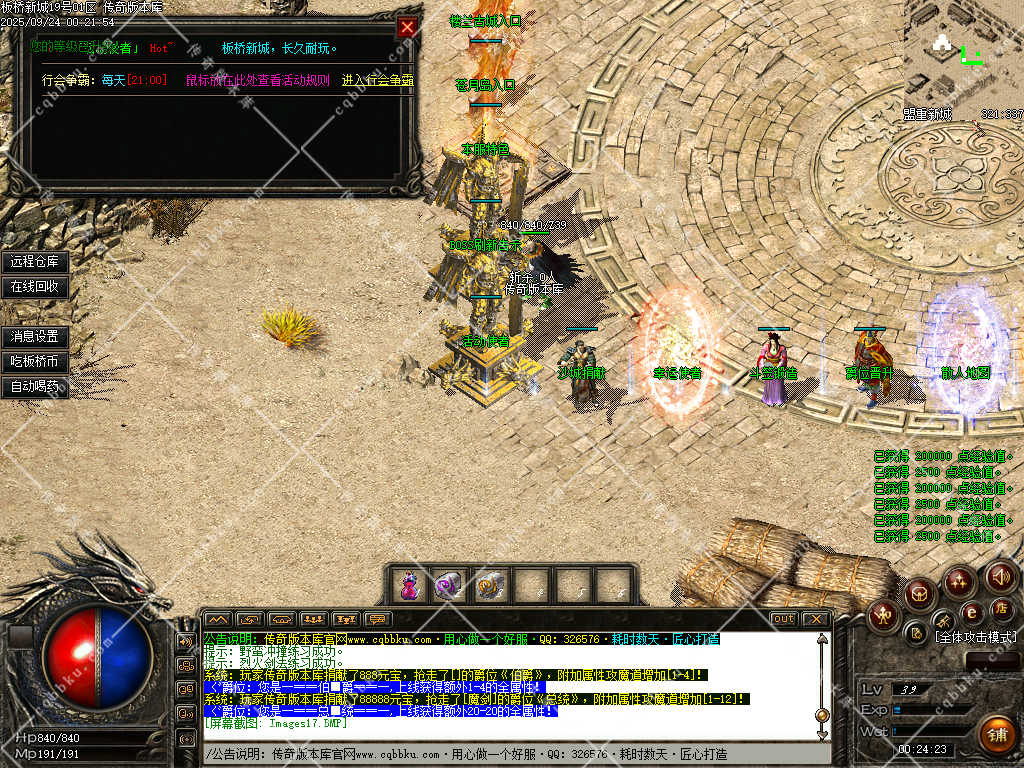
Task: Follow the 进入行会争霸 link
Action: pyautogui.click(x=378, y=80)
